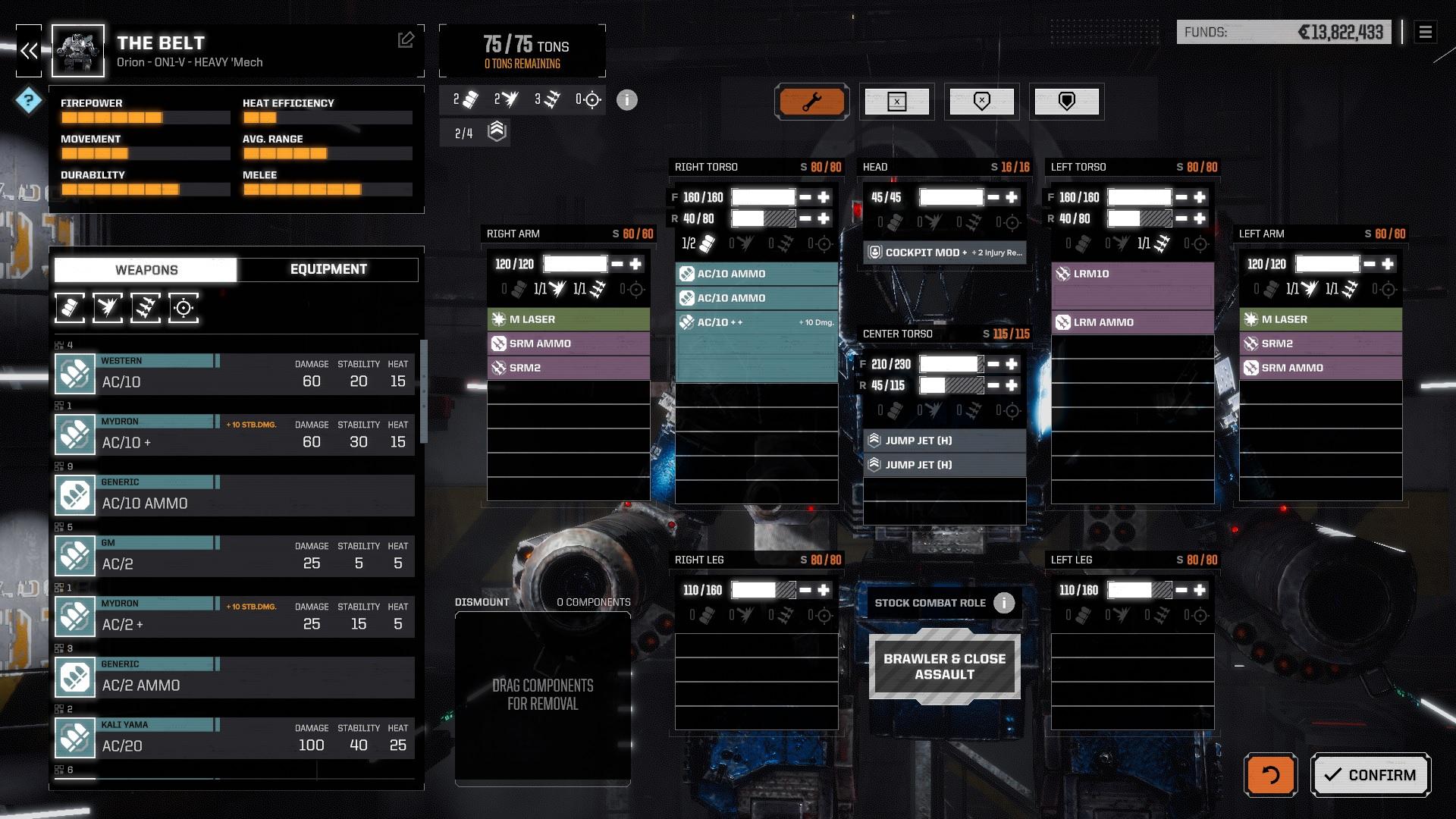Select the AC/10++ in the right torso

(756, 322)
